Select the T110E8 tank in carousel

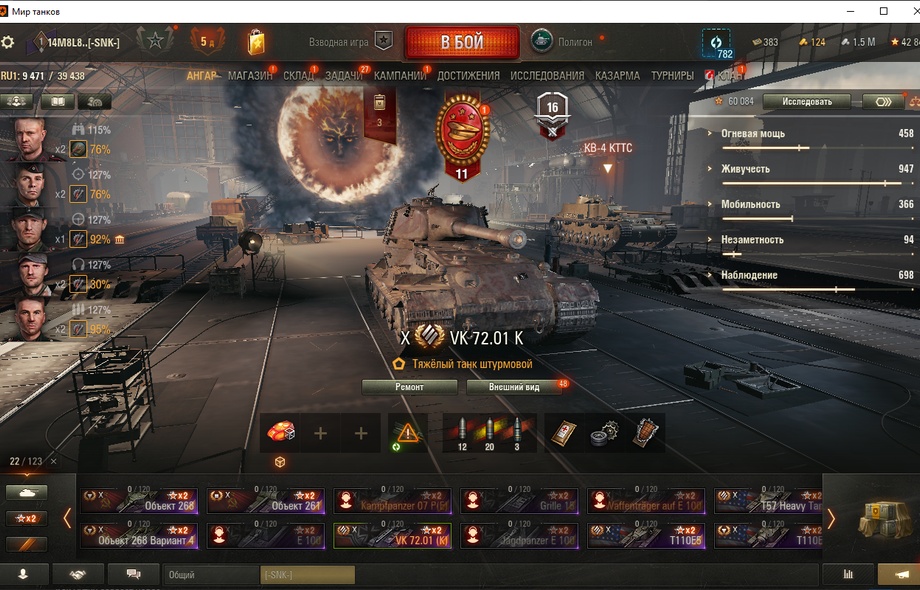click(645, 536)
